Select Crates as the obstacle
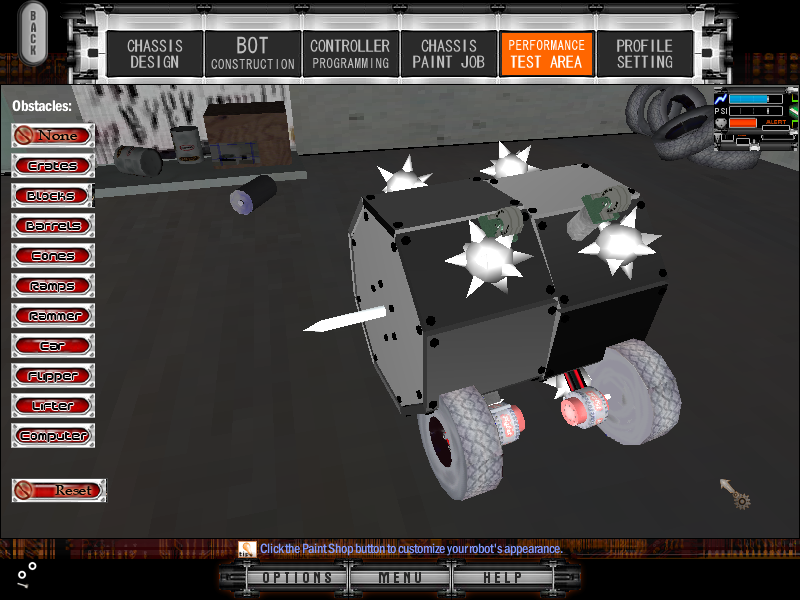Image resolution: width=800 pixels, height=600 pixels. 53,166
